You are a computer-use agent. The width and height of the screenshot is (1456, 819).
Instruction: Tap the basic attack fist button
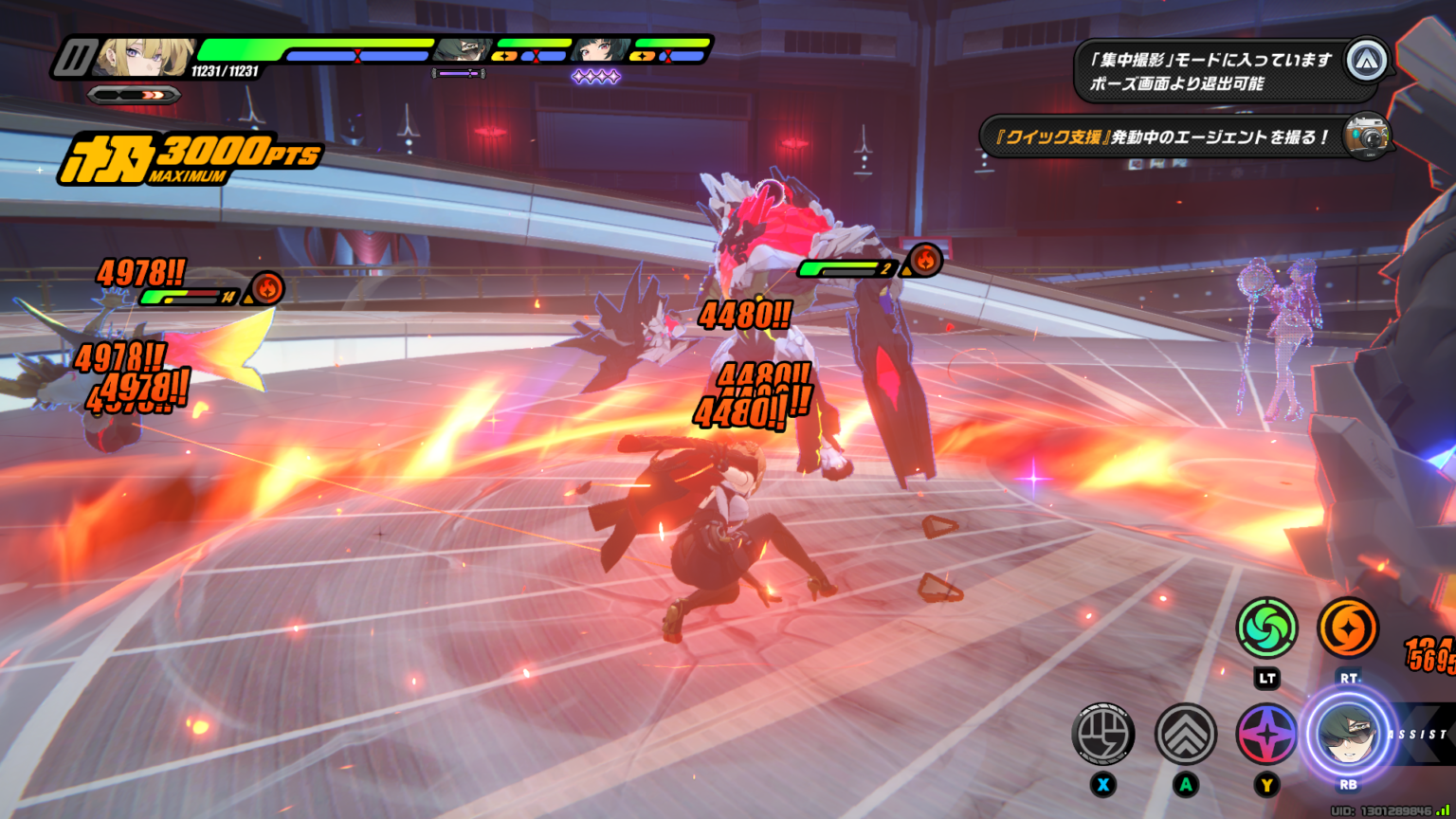click(1103, 734)
